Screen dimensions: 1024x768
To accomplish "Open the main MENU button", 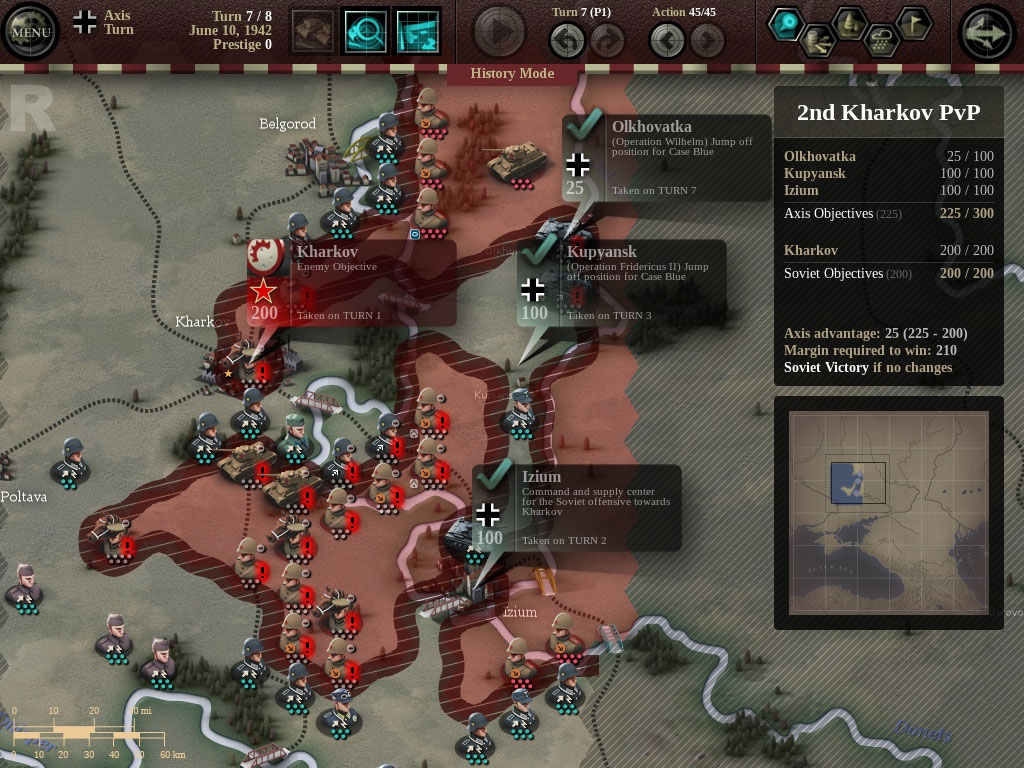I will 30,31.
